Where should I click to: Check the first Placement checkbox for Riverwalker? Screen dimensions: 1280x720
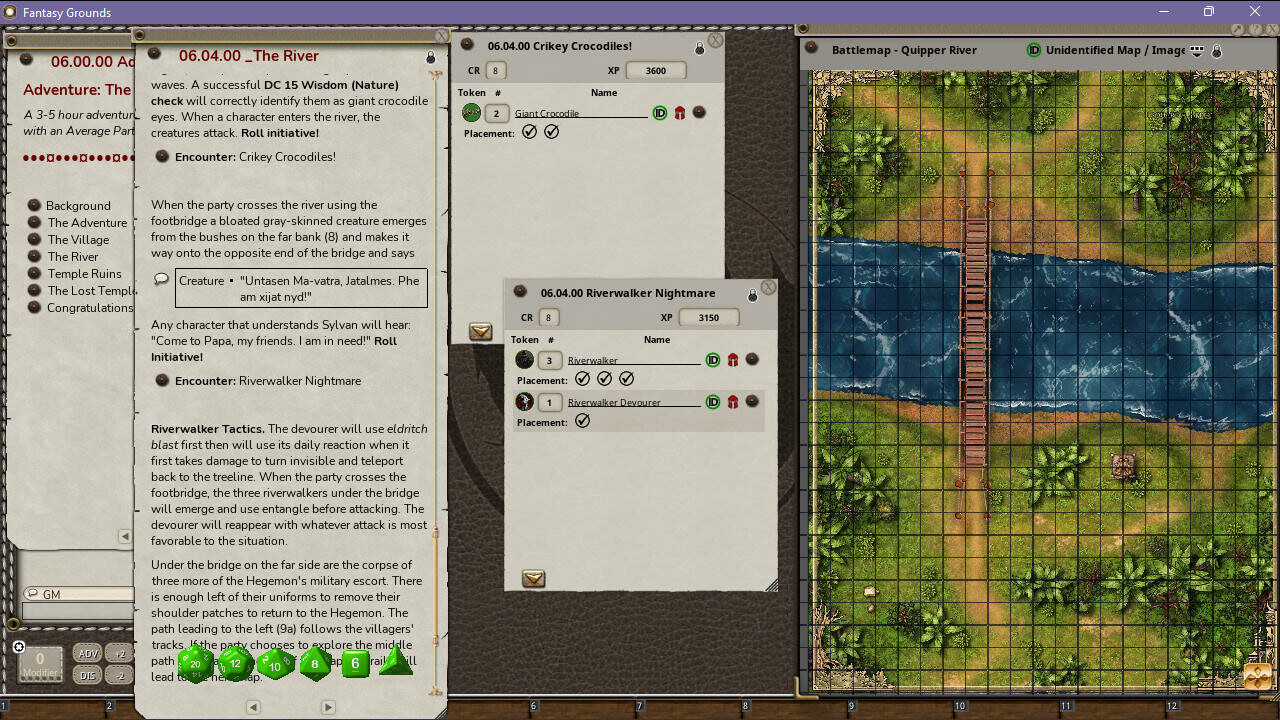click(583, 378)
